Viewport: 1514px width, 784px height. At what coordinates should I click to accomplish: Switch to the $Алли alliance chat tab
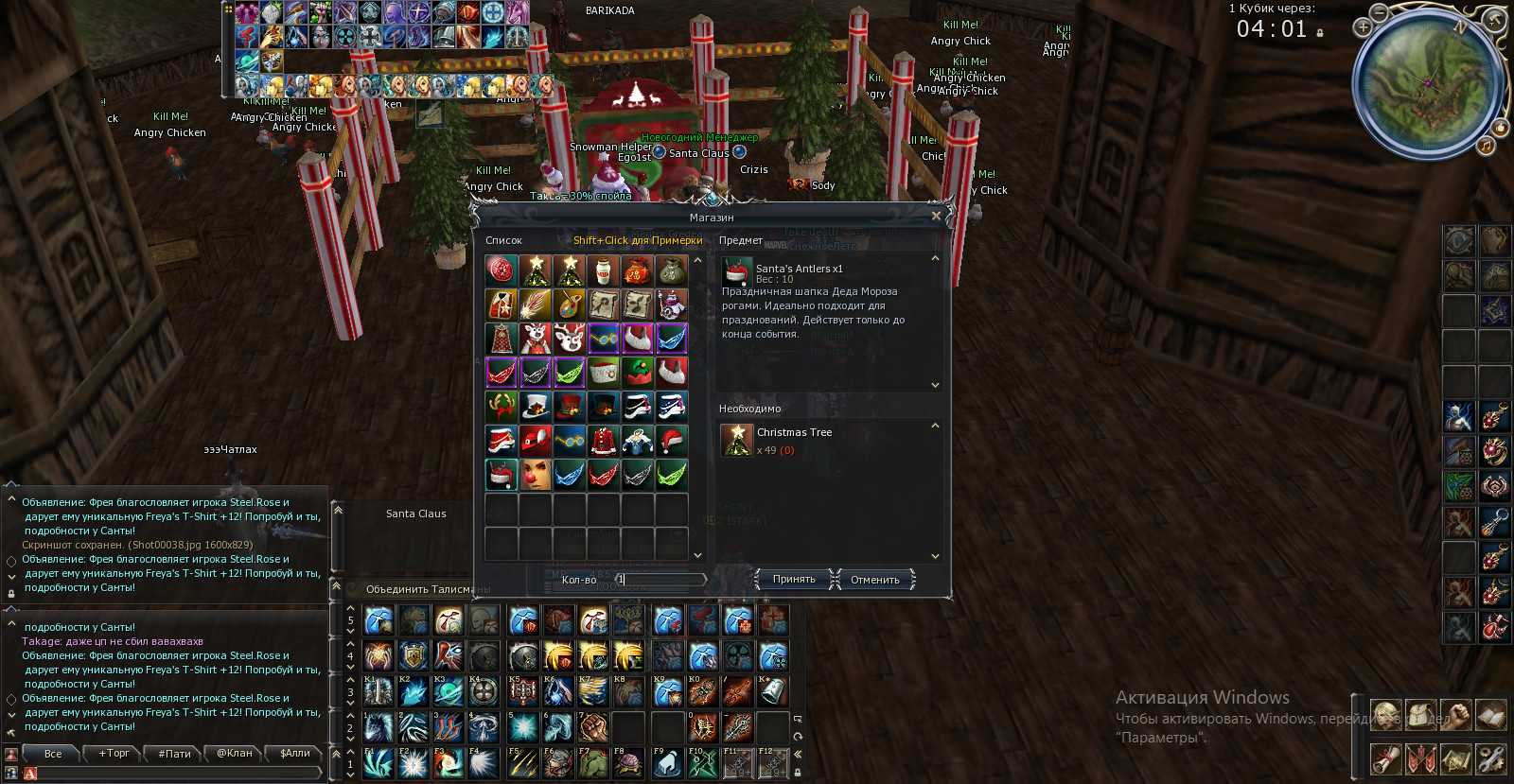click(295, 754)
